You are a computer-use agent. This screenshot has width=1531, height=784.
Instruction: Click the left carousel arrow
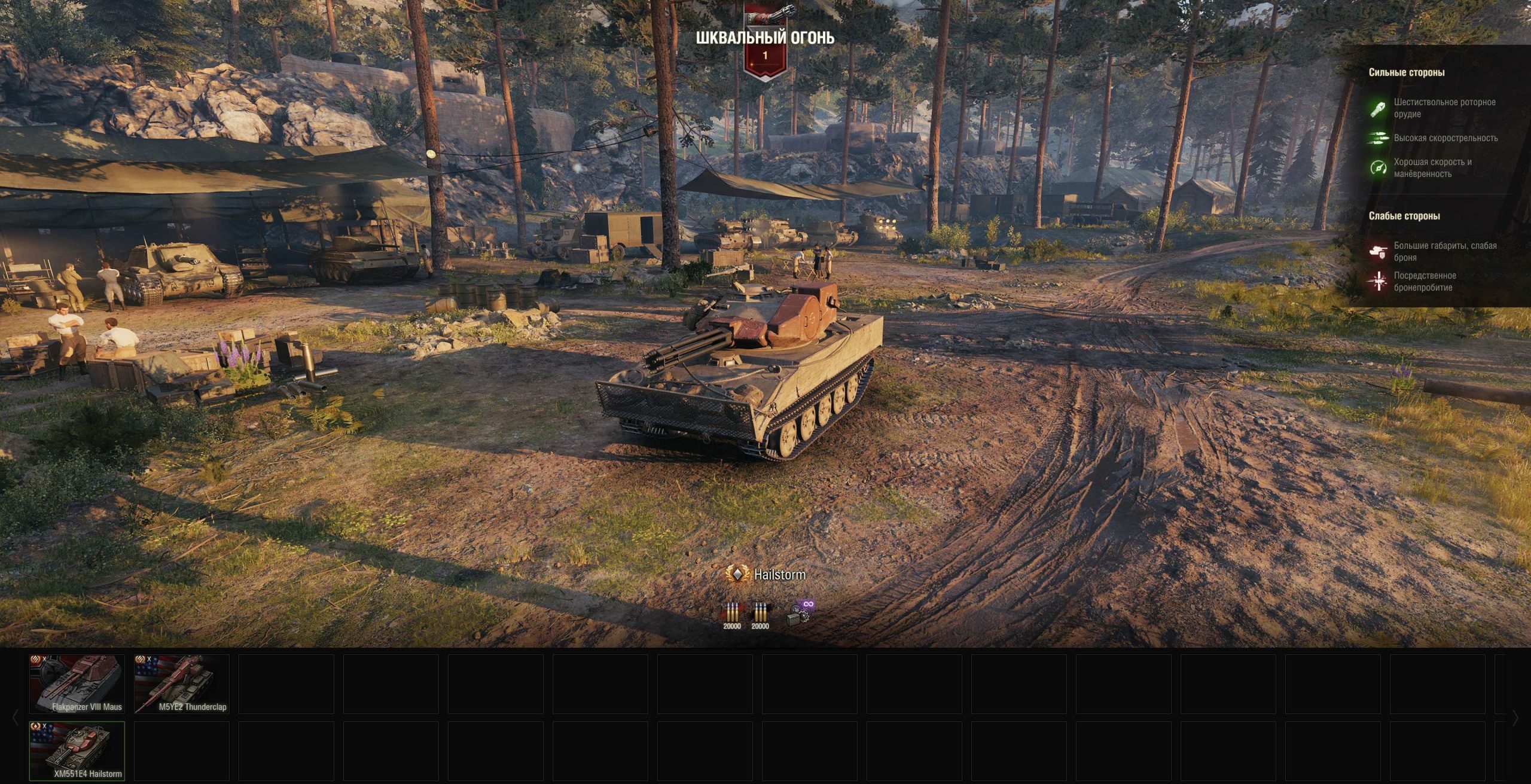coord(16,717)
